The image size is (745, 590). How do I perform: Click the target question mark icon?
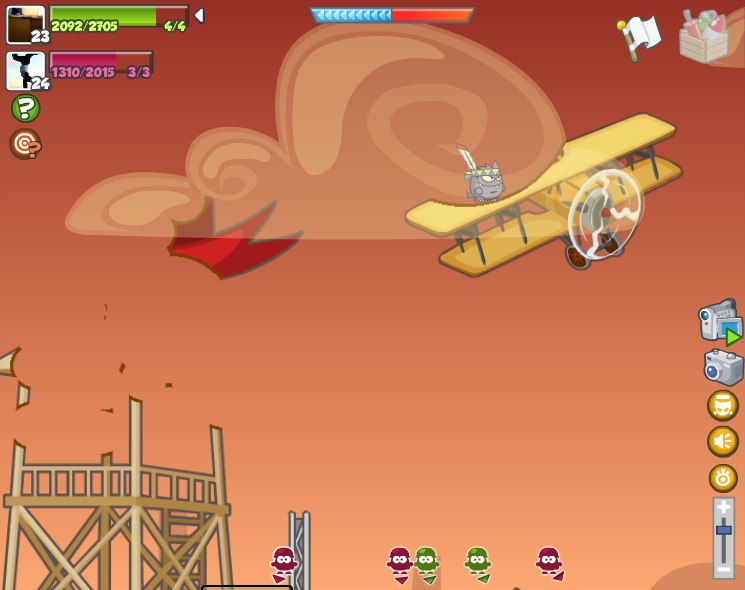[25, 144]
